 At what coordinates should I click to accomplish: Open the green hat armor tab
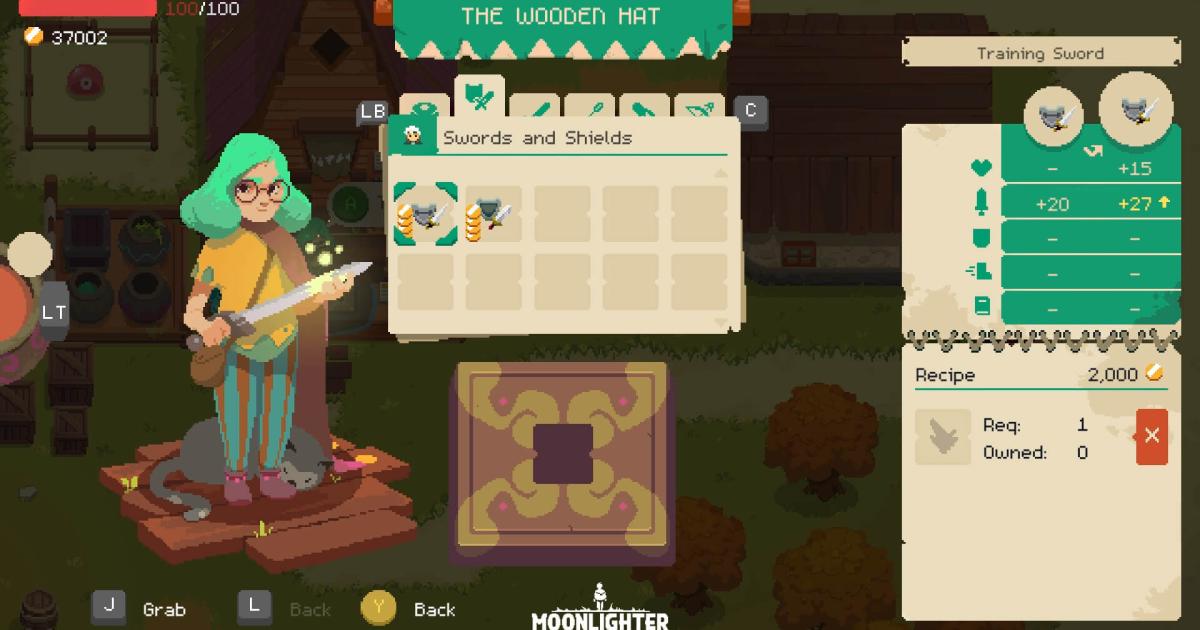pos(426,108)
